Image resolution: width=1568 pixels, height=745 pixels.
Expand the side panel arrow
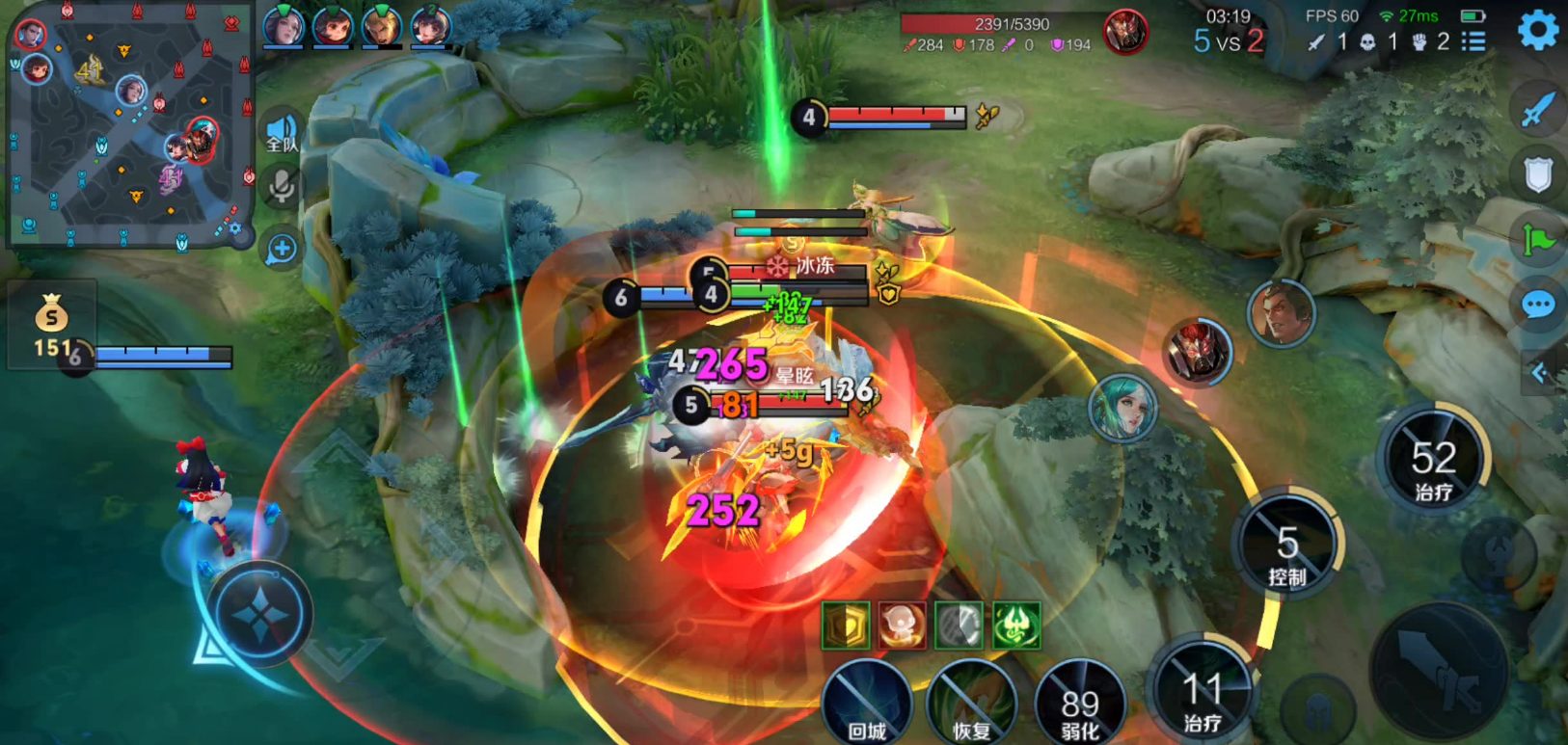pyautogui.click(x=1540, y=373)
